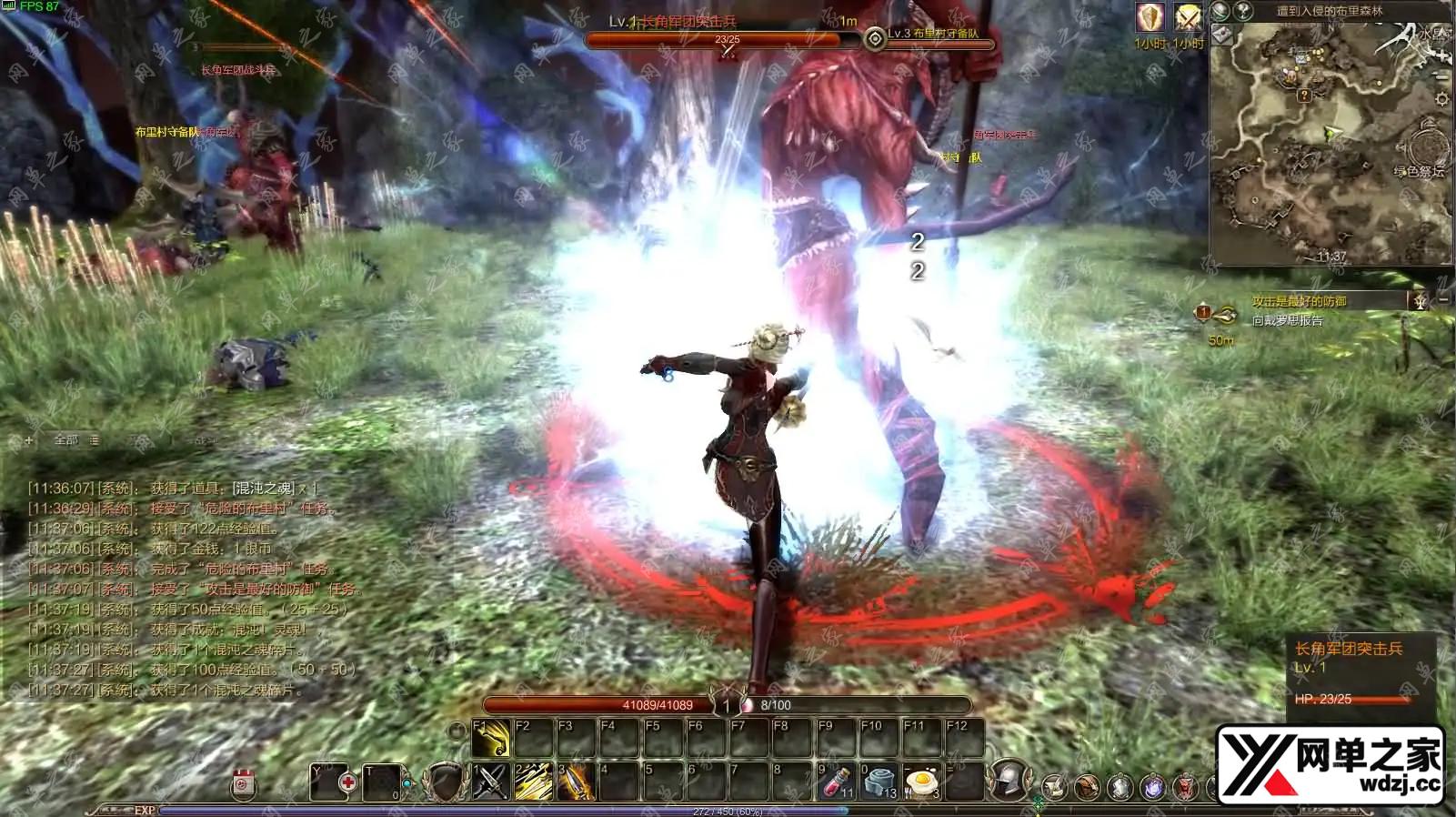Open the calendar icon at bottom left
Viewport: 1456px width, 817px height.
coord(244,783)
